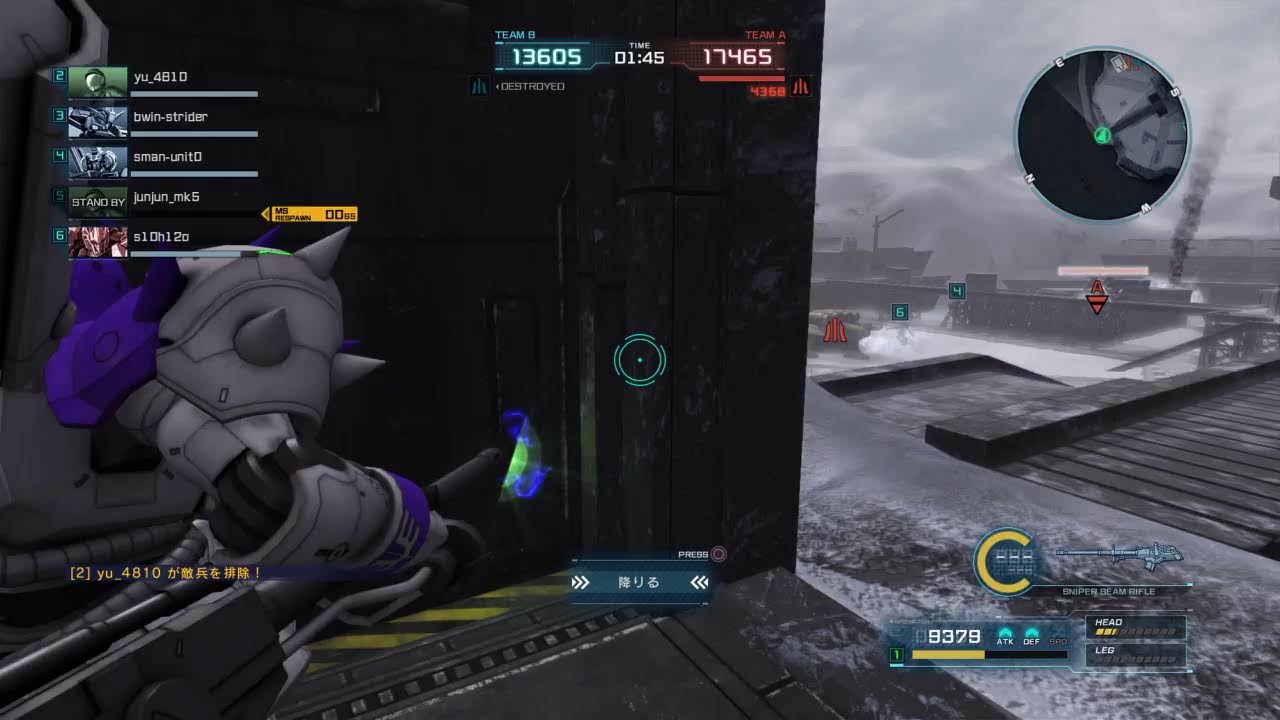The width and height of the screenshot is (1280, 720).
Task: Click teammate marker number 4
Action: click(957, 291)
